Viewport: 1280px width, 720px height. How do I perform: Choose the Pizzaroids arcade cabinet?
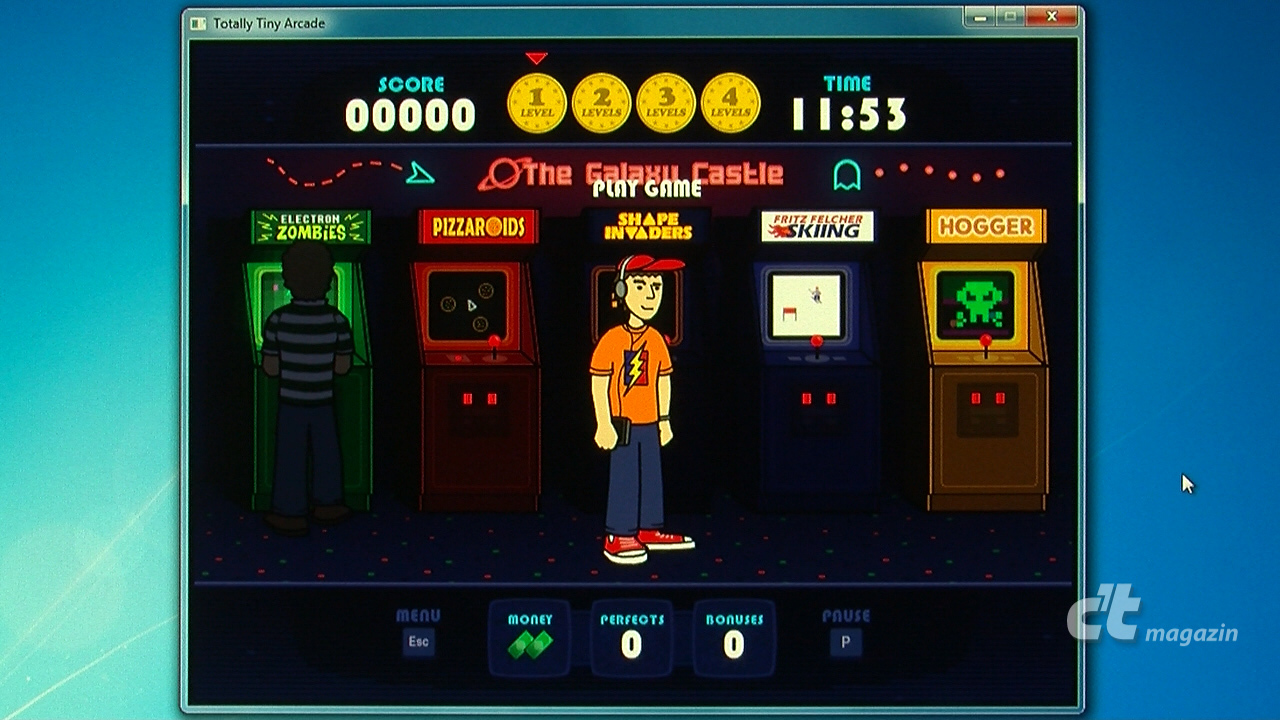point(478,360)
